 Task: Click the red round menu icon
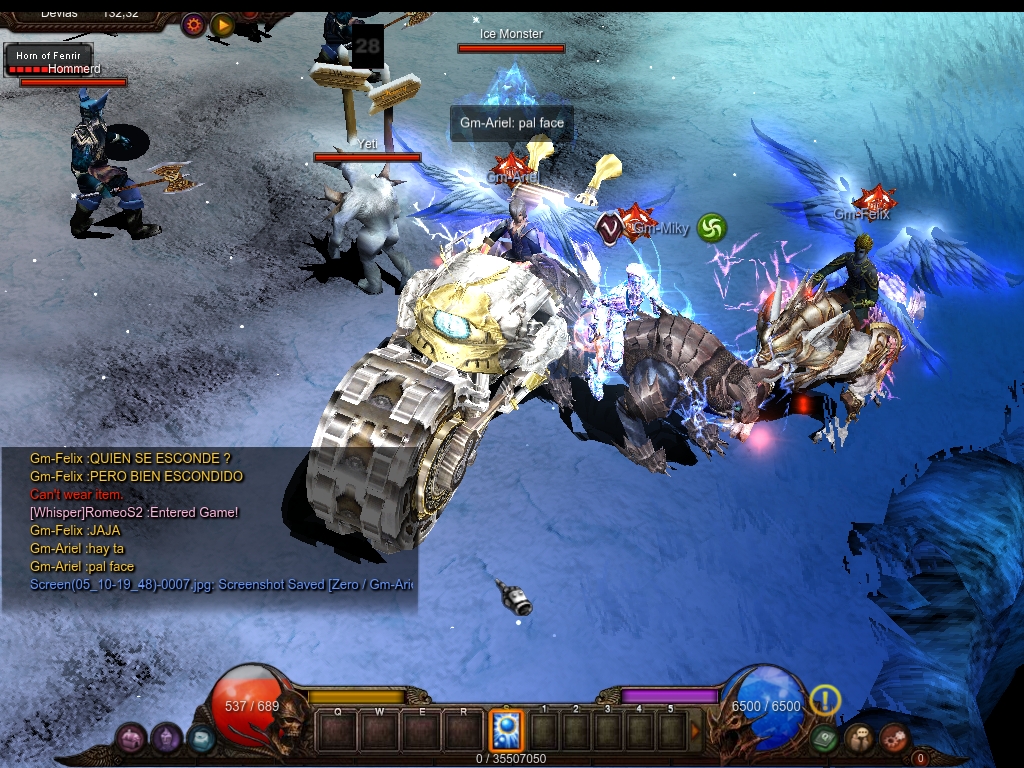pos(893,739)
